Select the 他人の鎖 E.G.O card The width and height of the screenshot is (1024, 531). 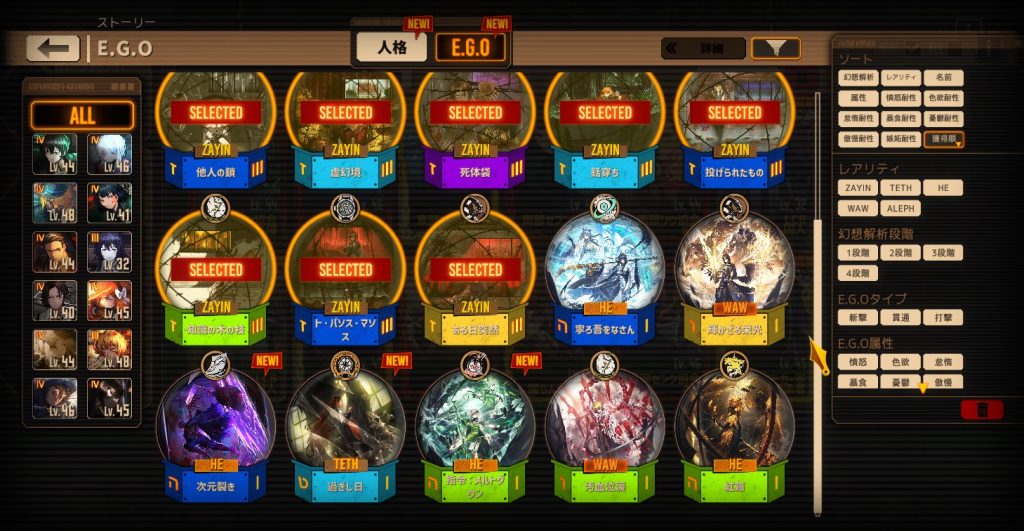pos(216,125)
